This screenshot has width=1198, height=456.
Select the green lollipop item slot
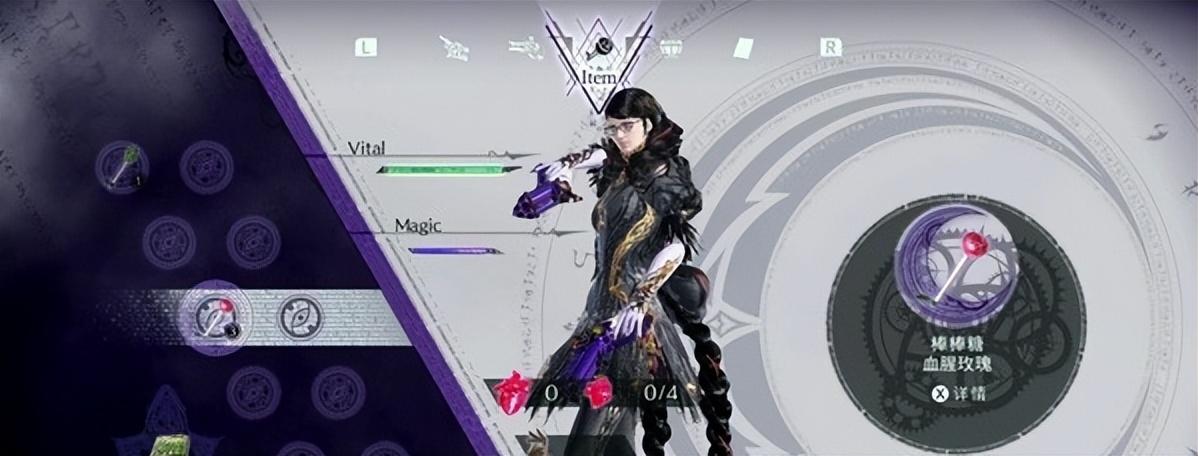122,165
